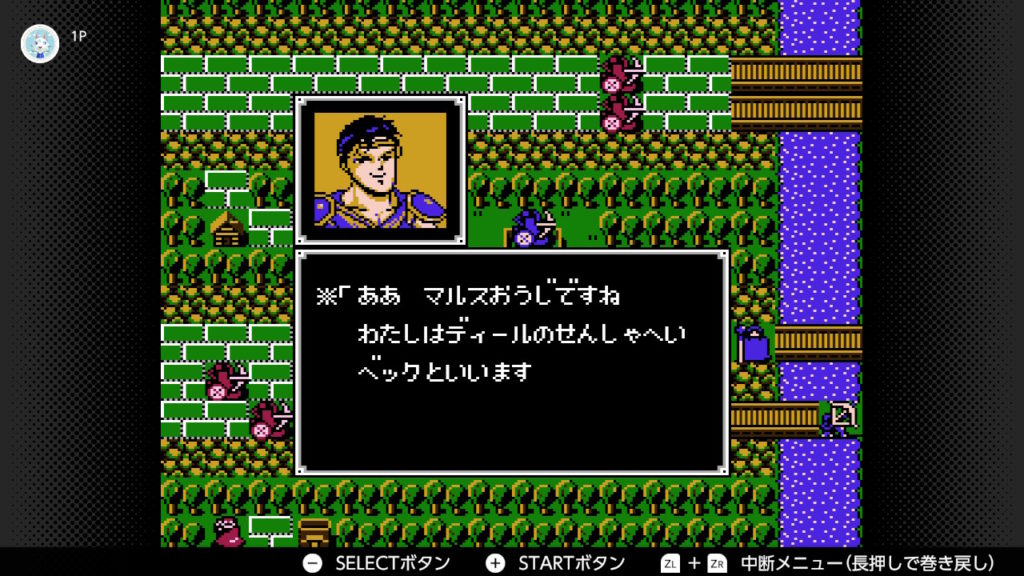Advance the Marth dialogue text box
The image size is (1024, 576).
coord(511,362)
